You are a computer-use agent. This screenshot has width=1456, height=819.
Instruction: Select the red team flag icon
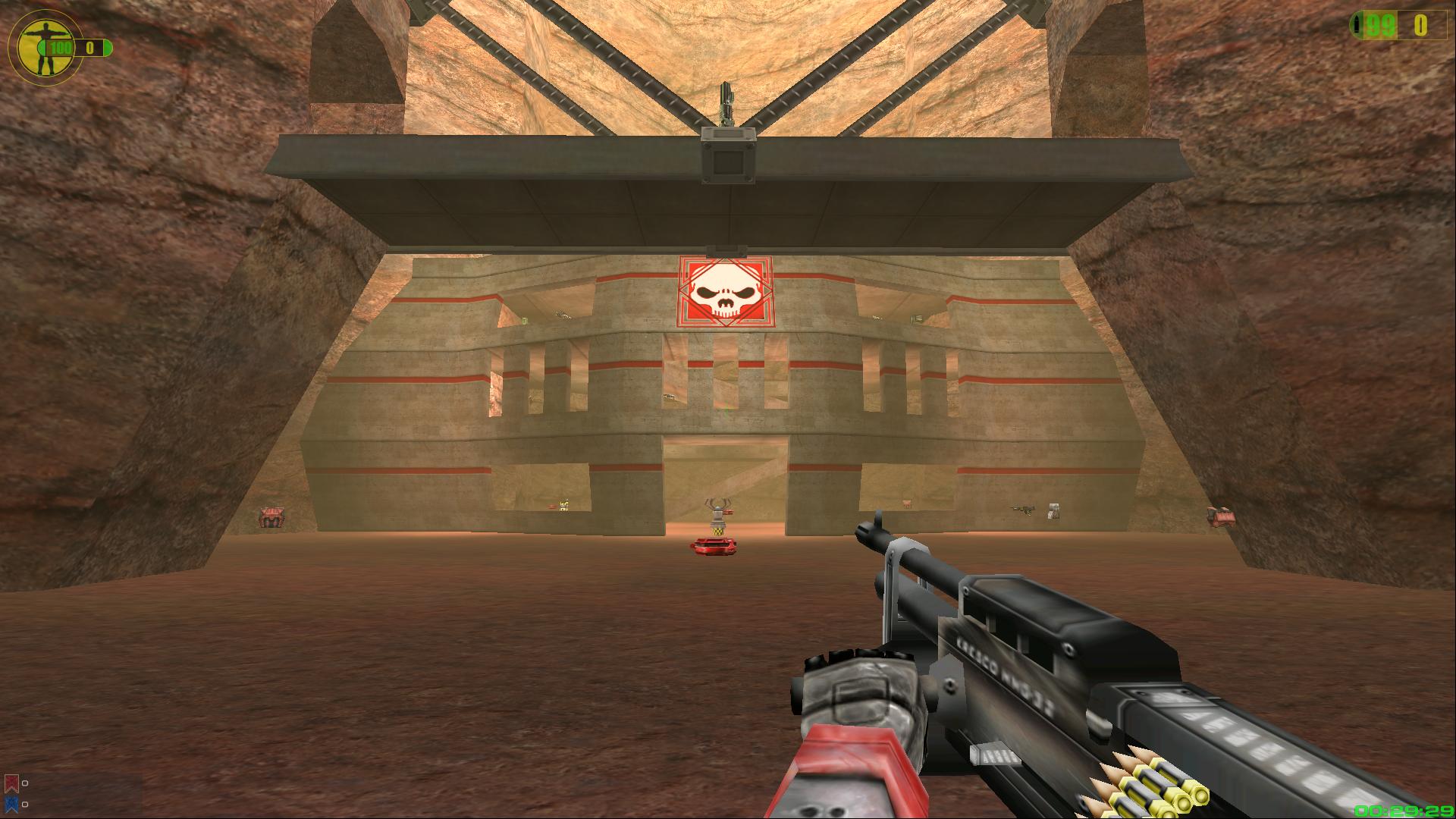pyautogui.click(x=11, y=783)
